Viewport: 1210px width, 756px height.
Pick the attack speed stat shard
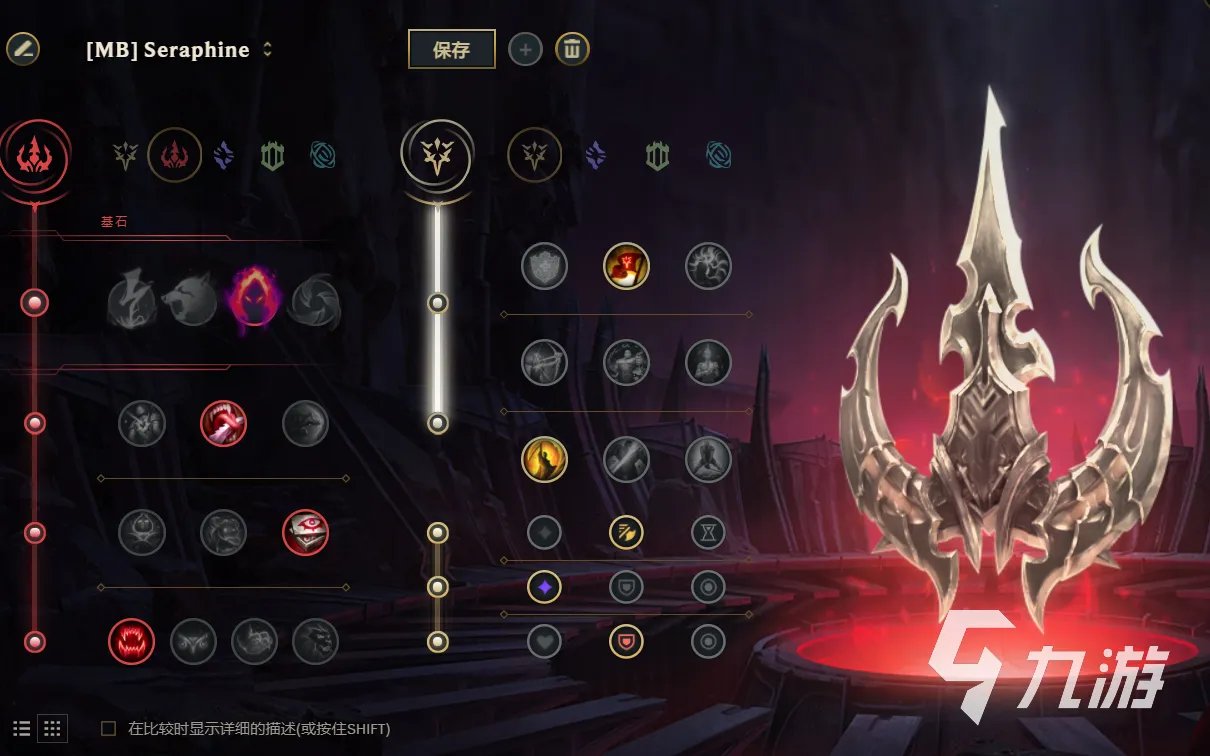tap(626, 532)
